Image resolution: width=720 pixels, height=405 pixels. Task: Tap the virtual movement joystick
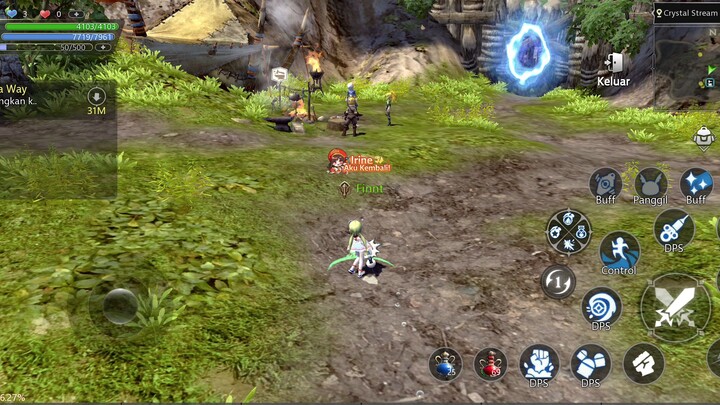[120, 304]
